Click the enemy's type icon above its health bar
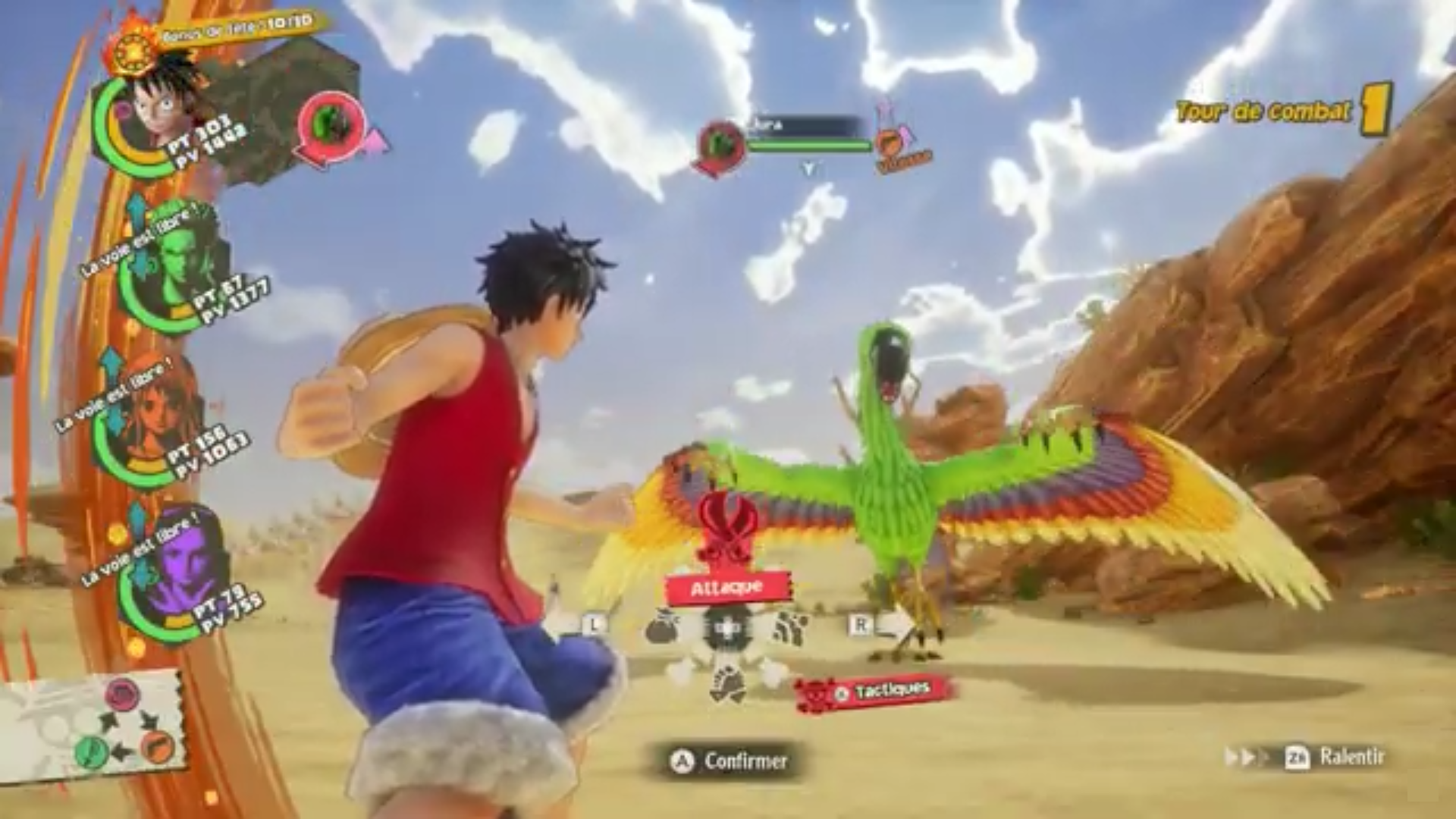Image resolution: width=1456 pixels, height=819 pixels. 721,146
